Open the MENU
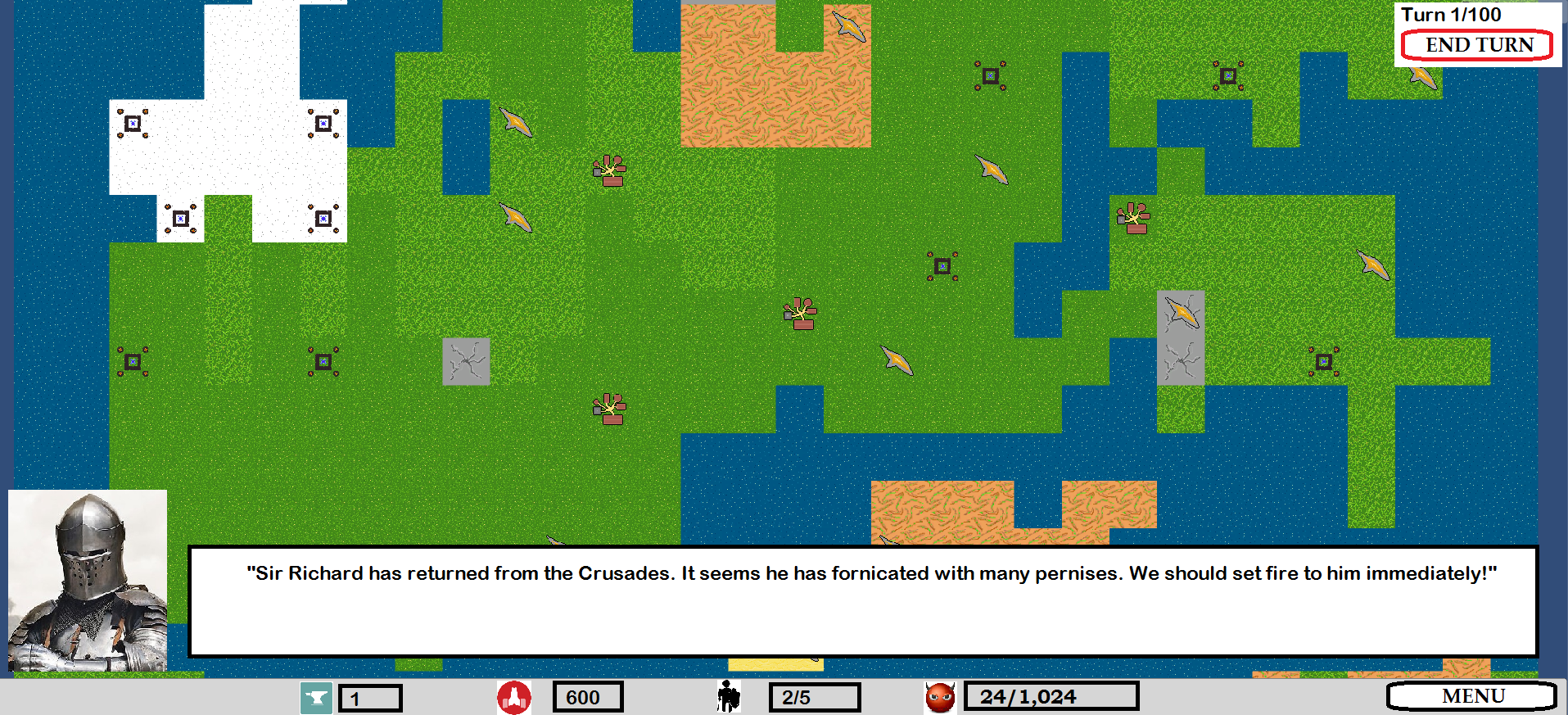Viewport: 1568px width, 715px height. click(x=1473, y=696)
